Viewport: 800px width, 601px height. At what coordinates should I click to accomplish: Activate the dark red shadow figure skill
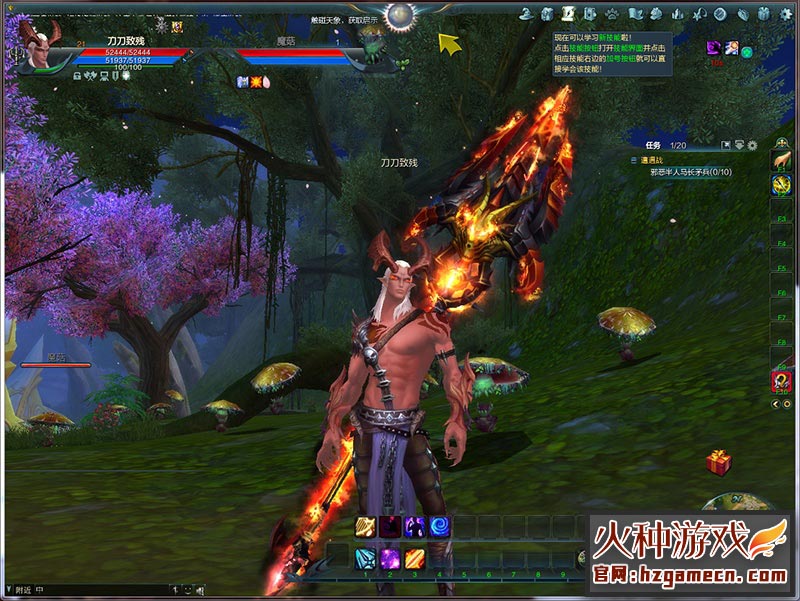pyautogui.click(x=389, y=527)
